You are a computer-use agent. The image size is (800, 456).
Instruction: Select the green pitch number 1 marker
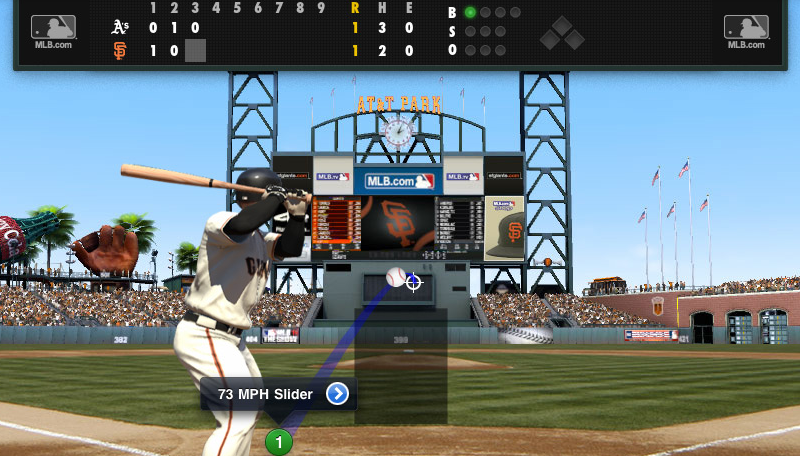pos(279,441)
